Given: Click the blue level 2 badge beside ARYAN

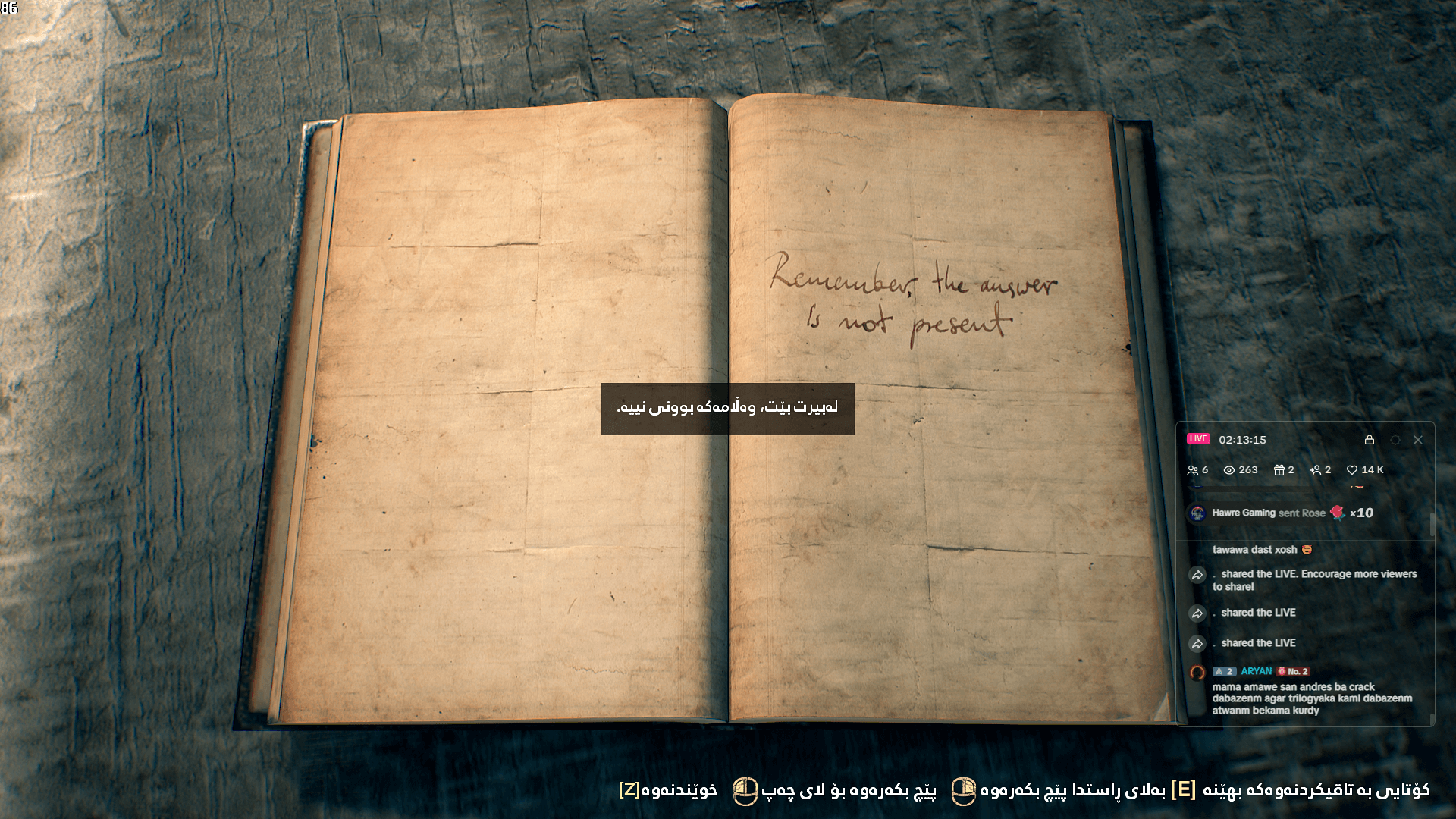Looking at the screenshot, I should pyautogui.click(x=1224, y=672).
